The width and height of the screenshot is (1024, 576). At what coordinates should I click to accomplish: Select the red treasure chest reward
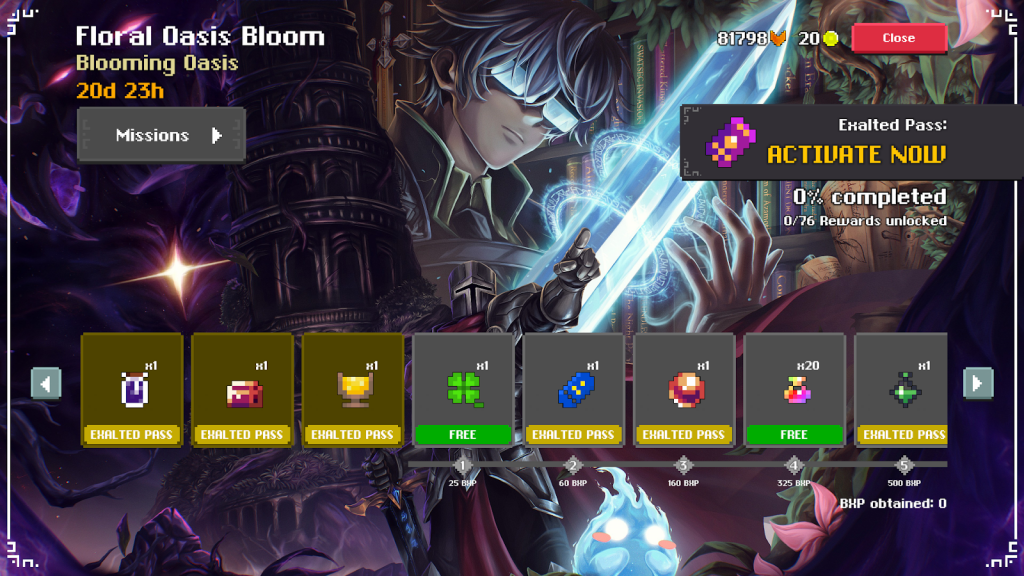pyautogui.click(x=242, y=389)
